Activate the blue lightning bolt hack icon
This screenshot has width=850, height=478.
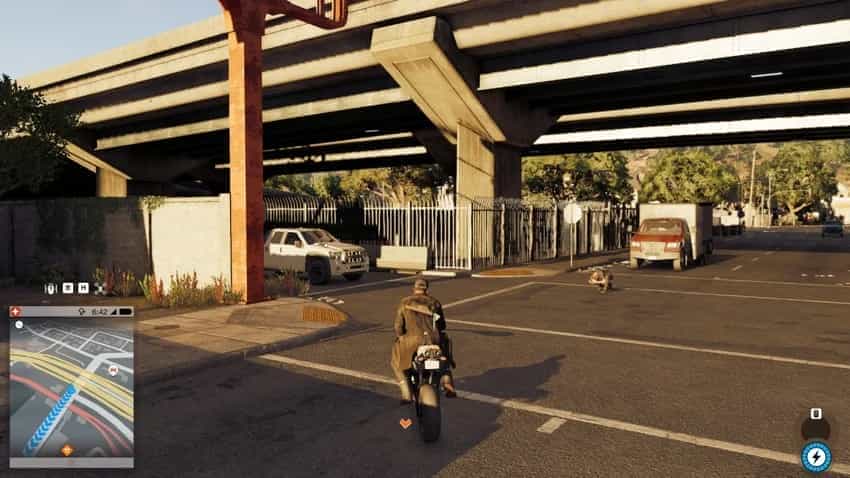(x=815, y=456)
